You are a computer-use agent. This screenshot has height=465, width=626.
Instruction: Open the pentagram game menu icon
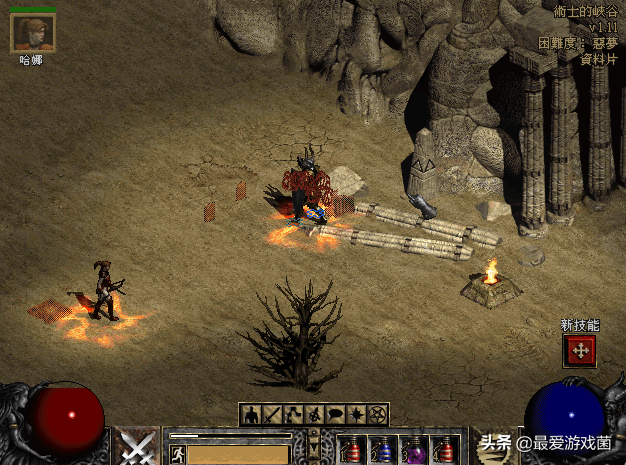(x=378, y=414)
